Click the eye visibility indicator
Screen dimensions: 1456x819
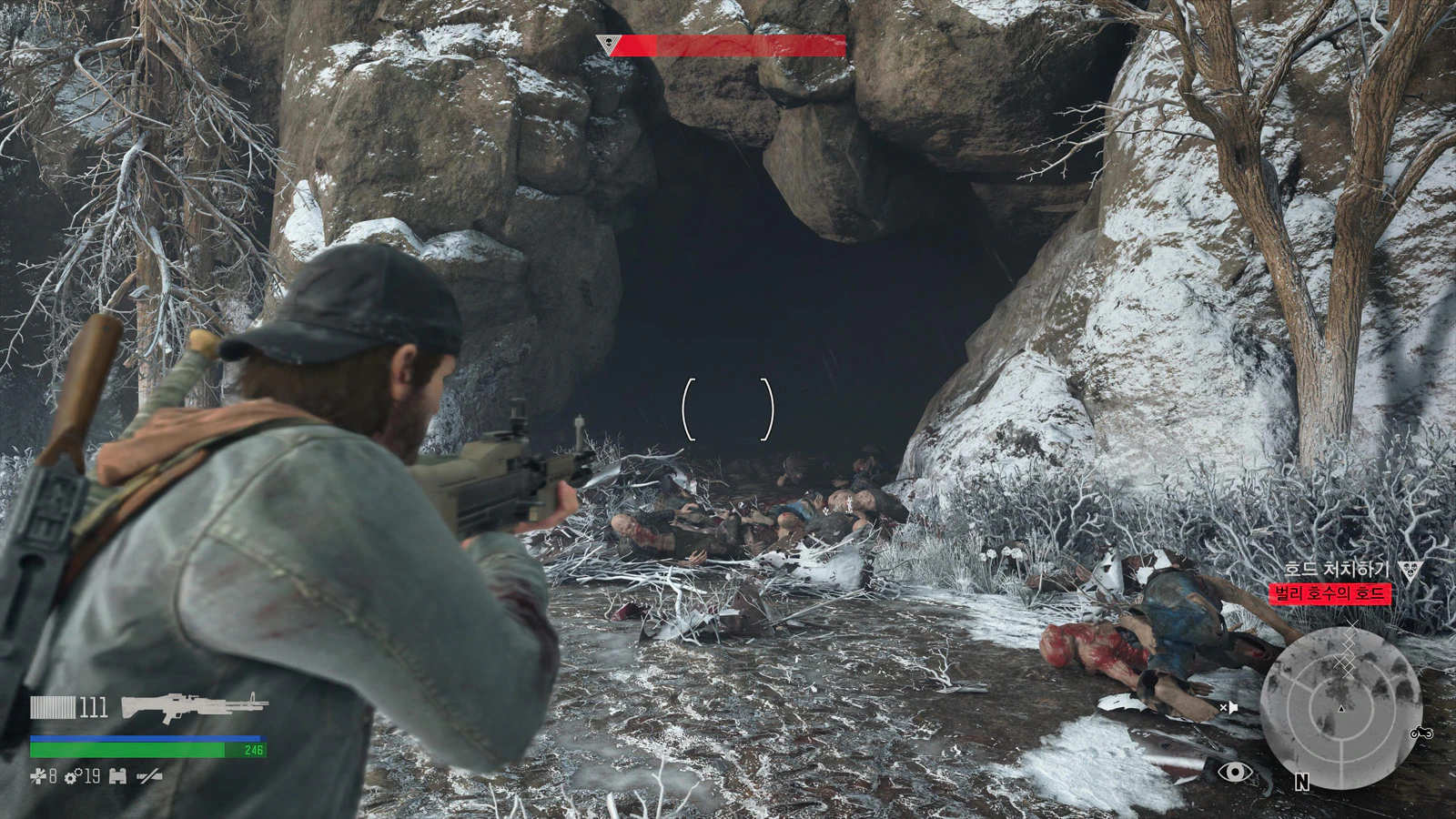[x=1235, y=773]
